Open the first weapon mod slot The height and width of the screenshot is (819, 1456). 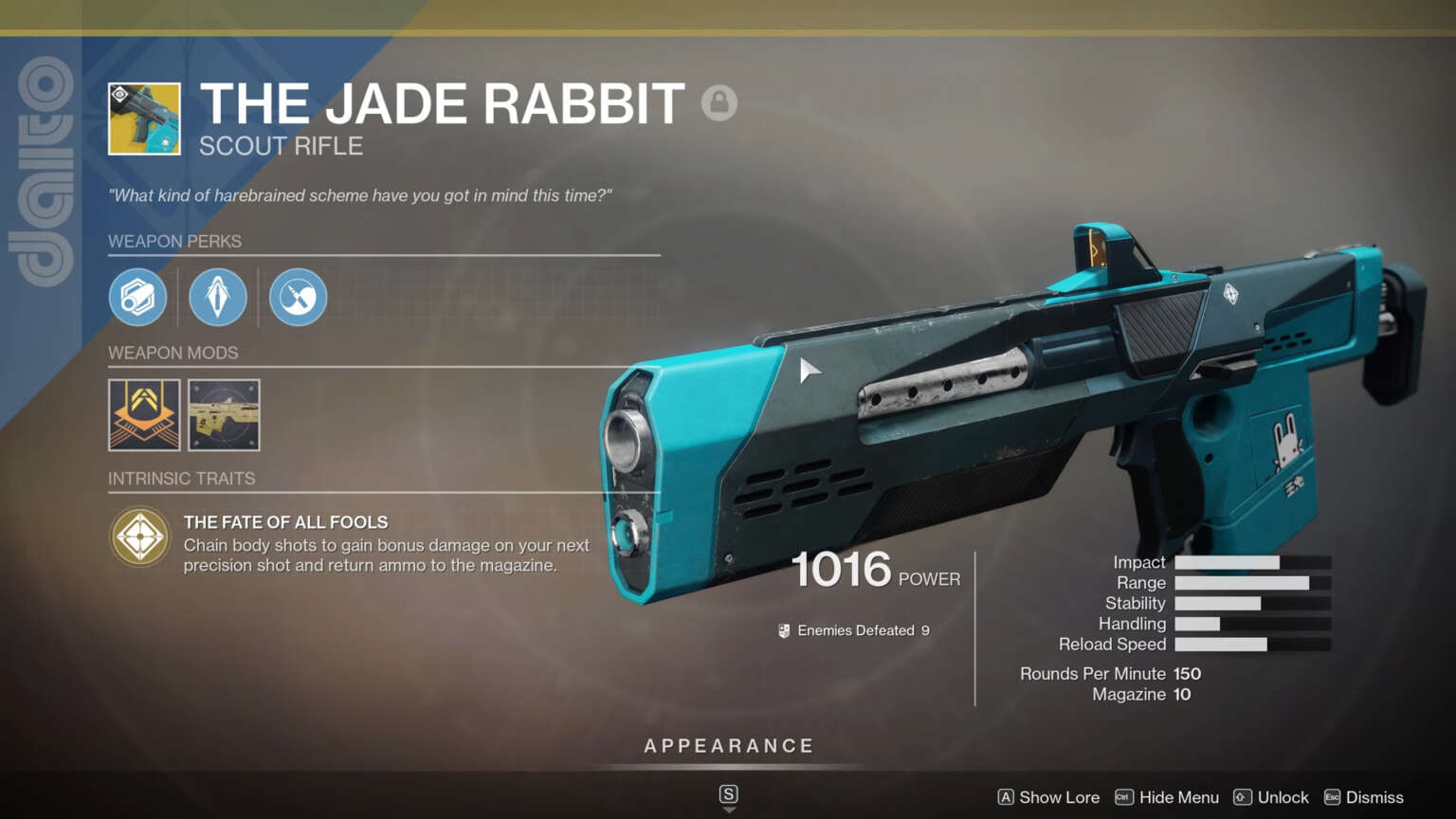coord(143,415)
